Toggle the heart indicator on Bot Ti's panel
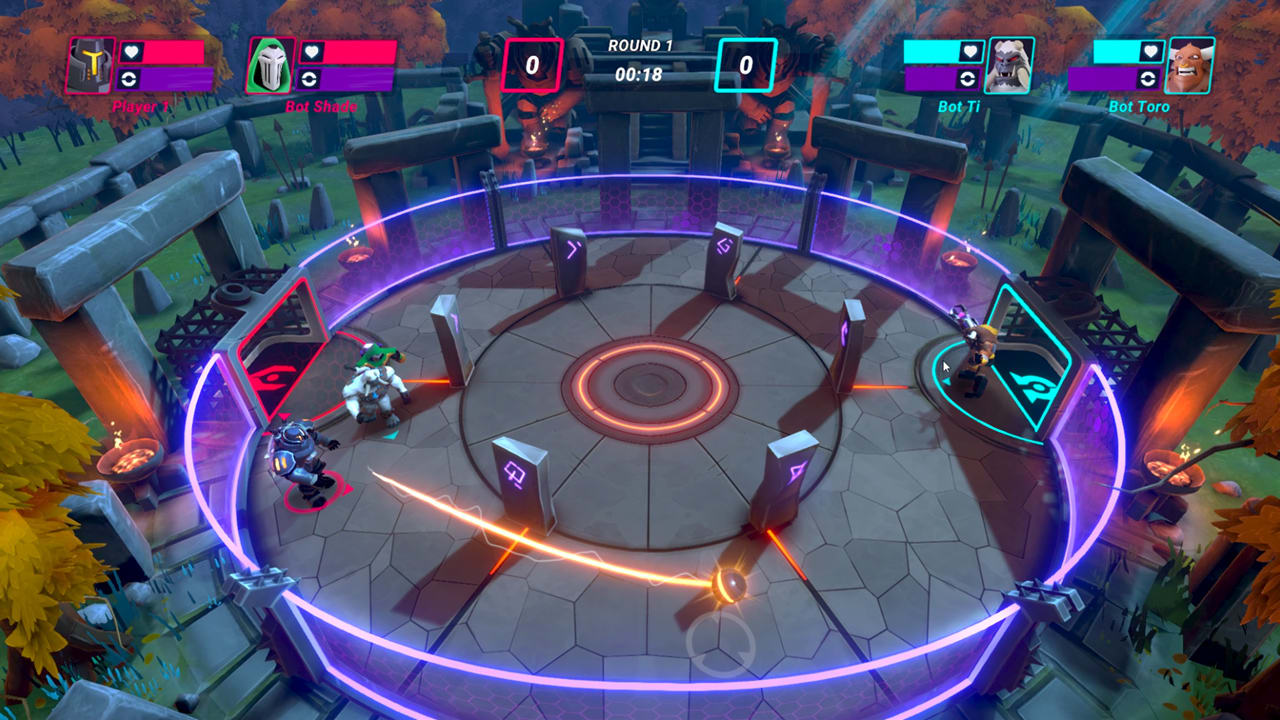 point(970,51)
